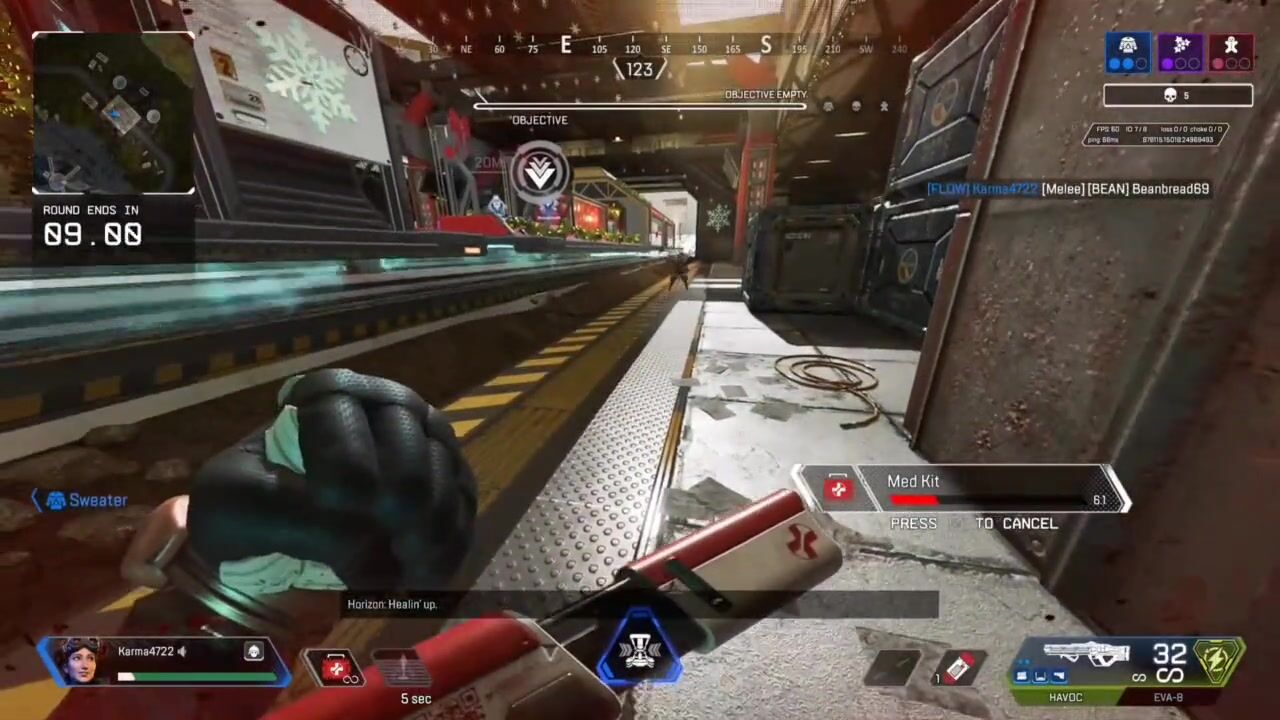The image size is (1280, 720).
Task: Select the purple snowflake team icon
Action: pyautogui.click(x=1180, y=52)
